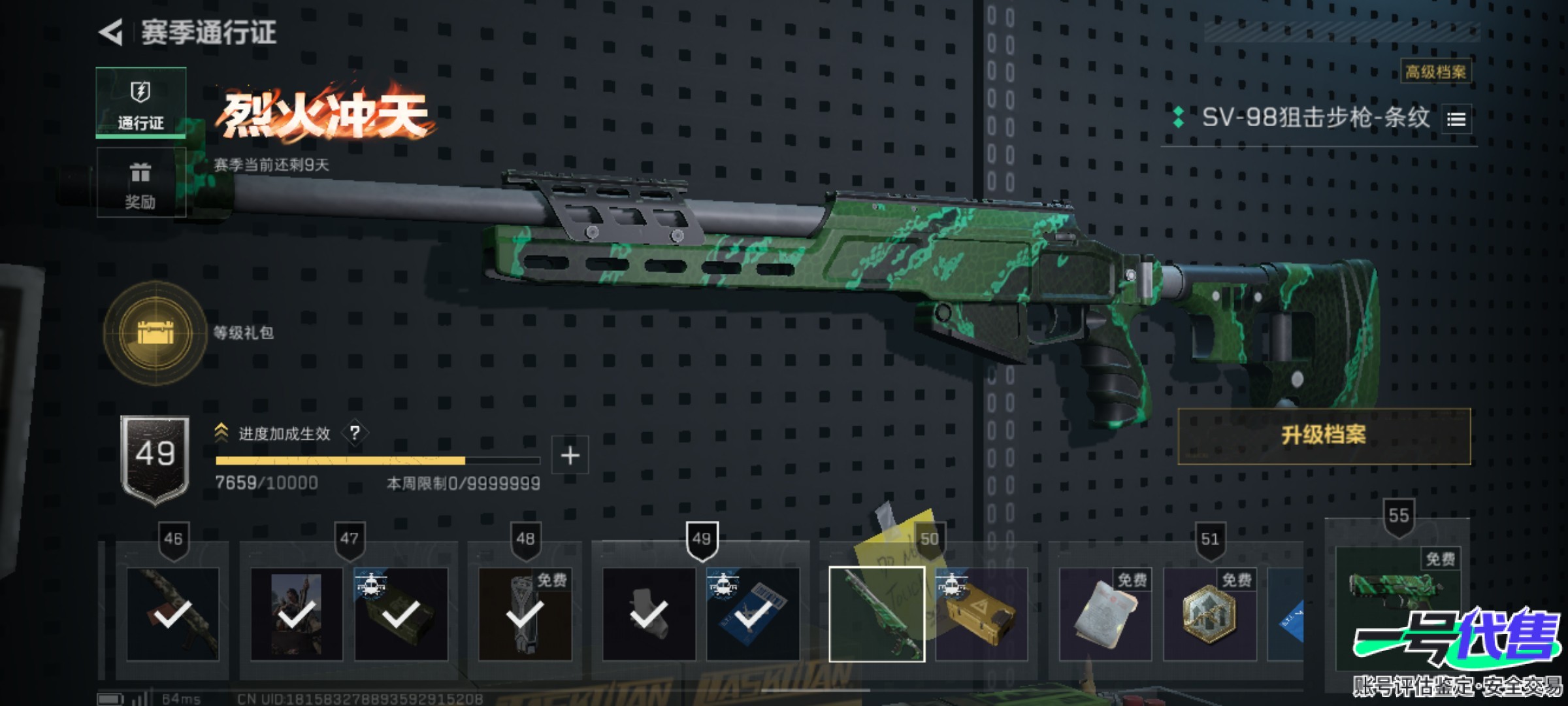Show the progress bonus question mark help
The width and height of the screenshot is (1568, 706).
(x=355, y=433)
